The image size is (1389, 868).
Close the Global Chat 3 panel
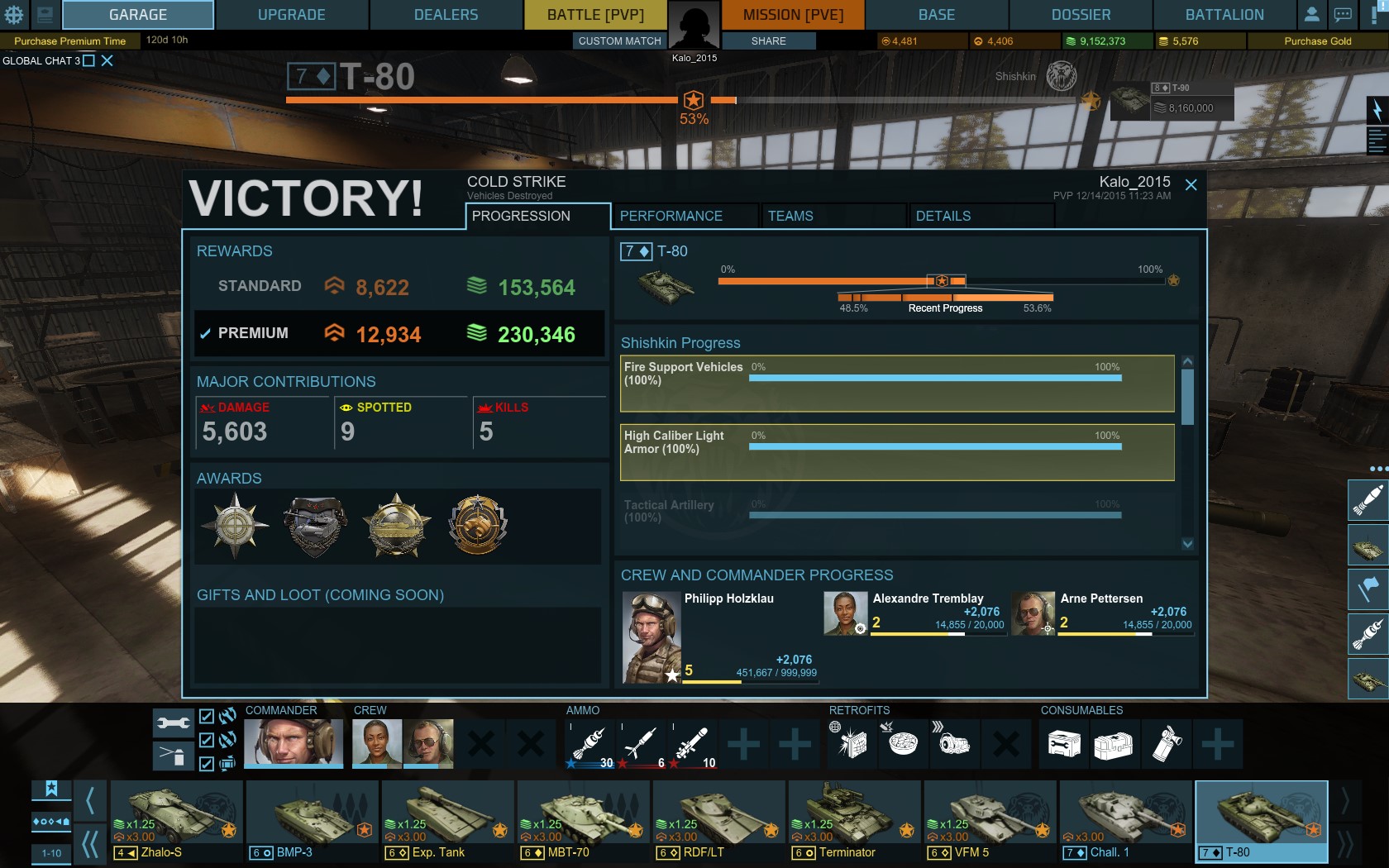tap(107, 60)
